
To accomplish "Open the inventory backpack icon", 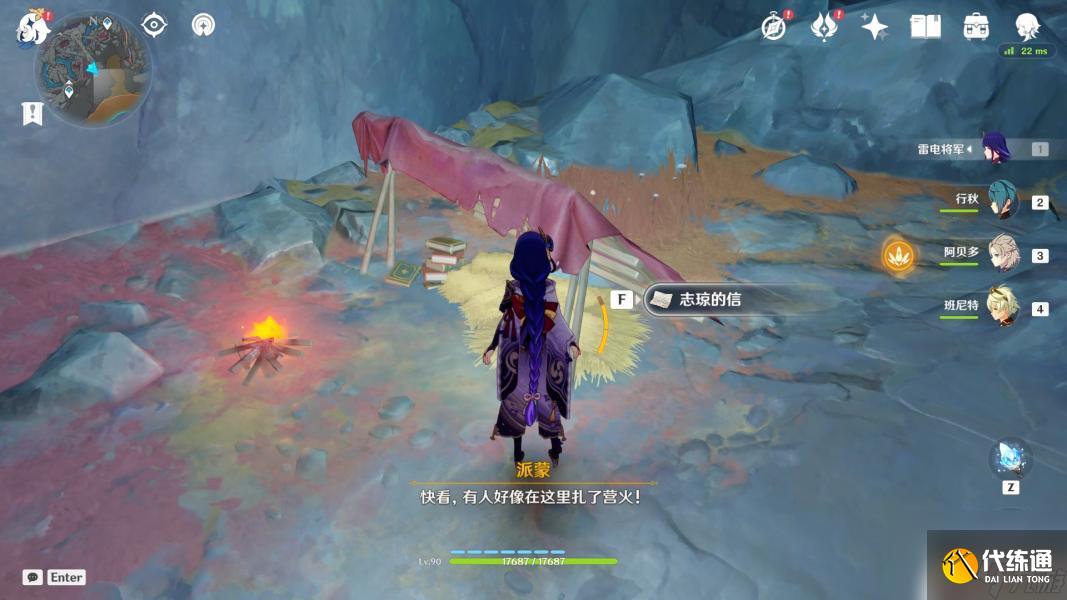I will [x=976, y=27].
